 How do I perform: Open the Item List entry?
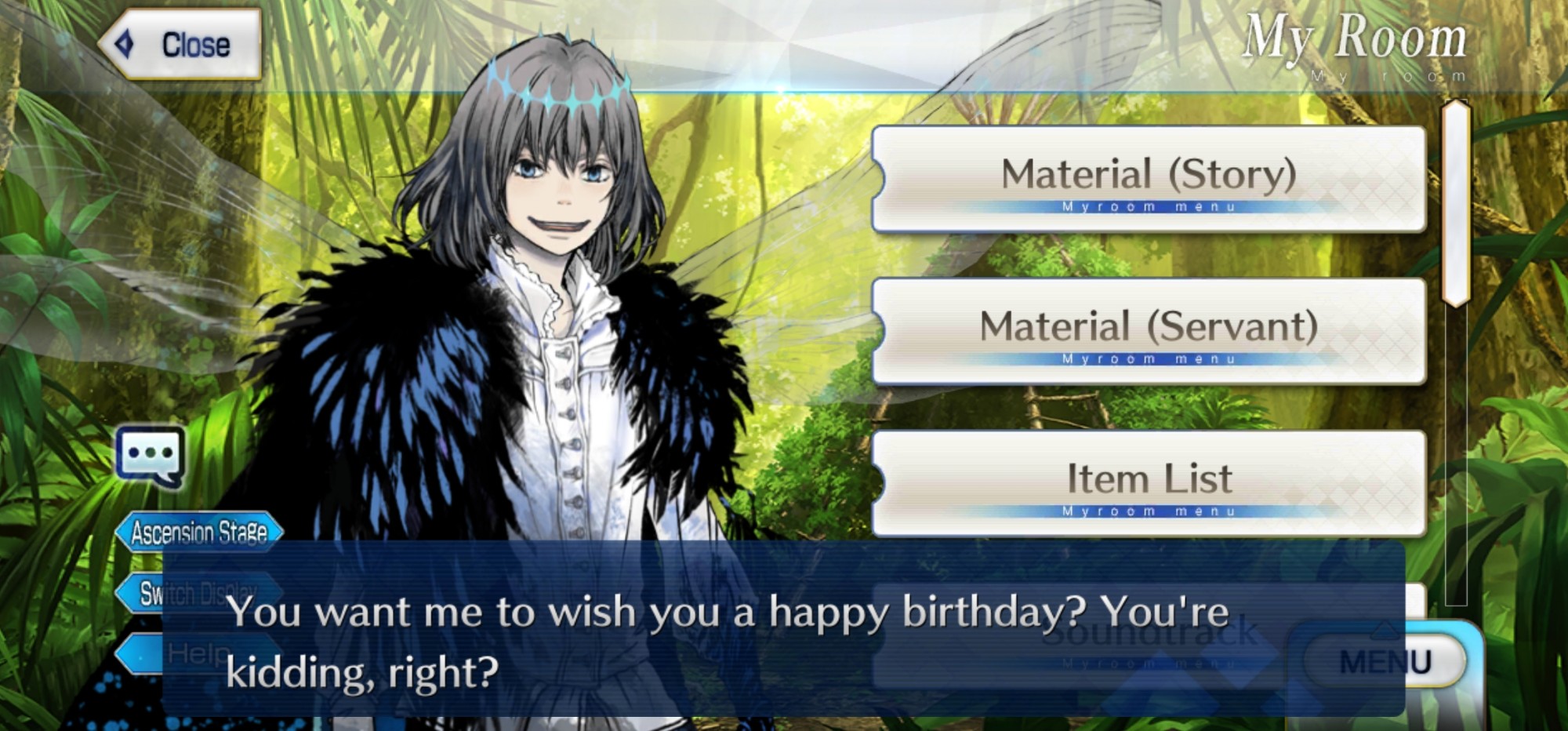pyautogui.click(x=1149, y=482)
